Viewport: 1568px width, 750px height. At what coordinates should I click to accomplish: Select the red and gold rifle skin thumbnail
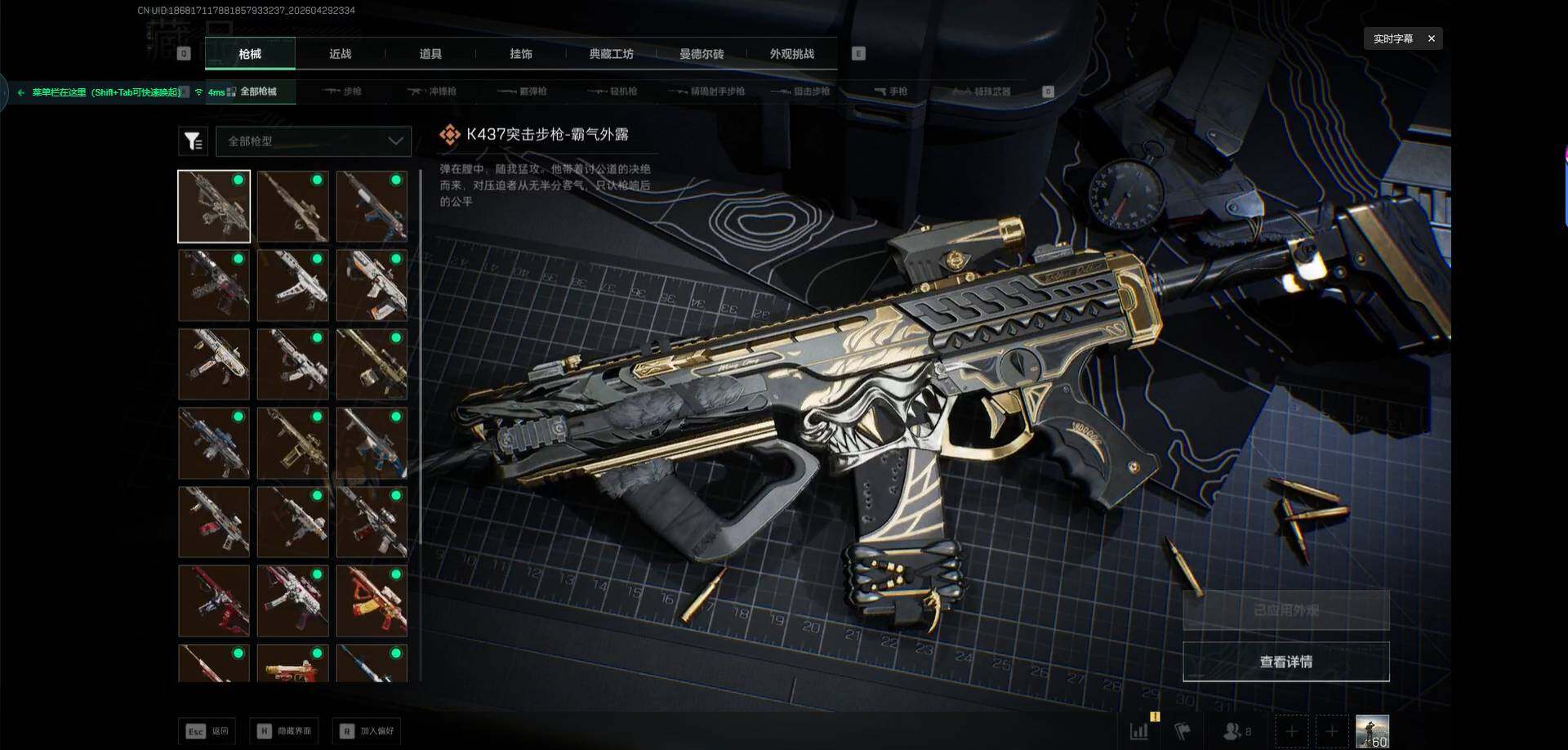point(372,600)
